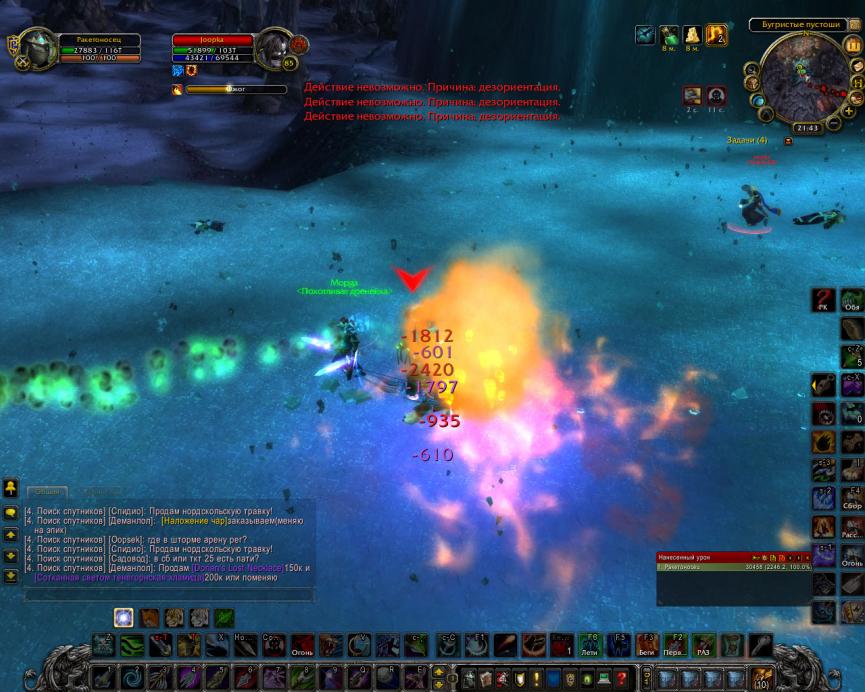Select the Ракетоносец row in the damage meter
This screenshot has height=692, width=865.
[733, 567]
